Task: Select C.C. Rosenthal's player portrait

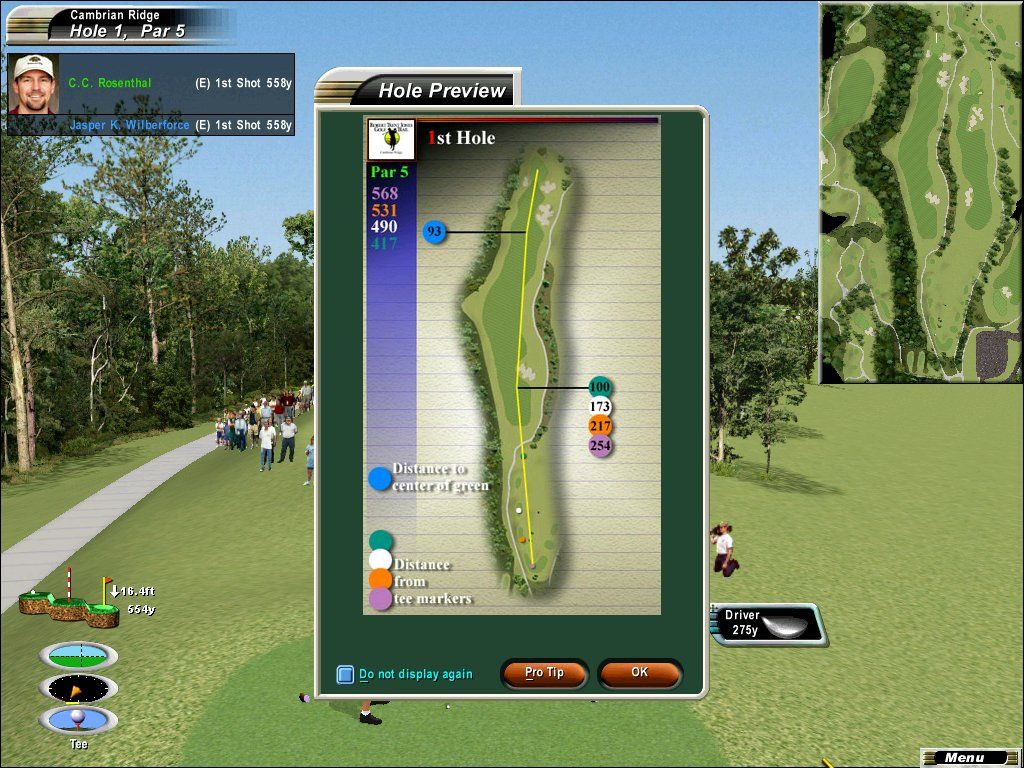Action: coord(34,84)
